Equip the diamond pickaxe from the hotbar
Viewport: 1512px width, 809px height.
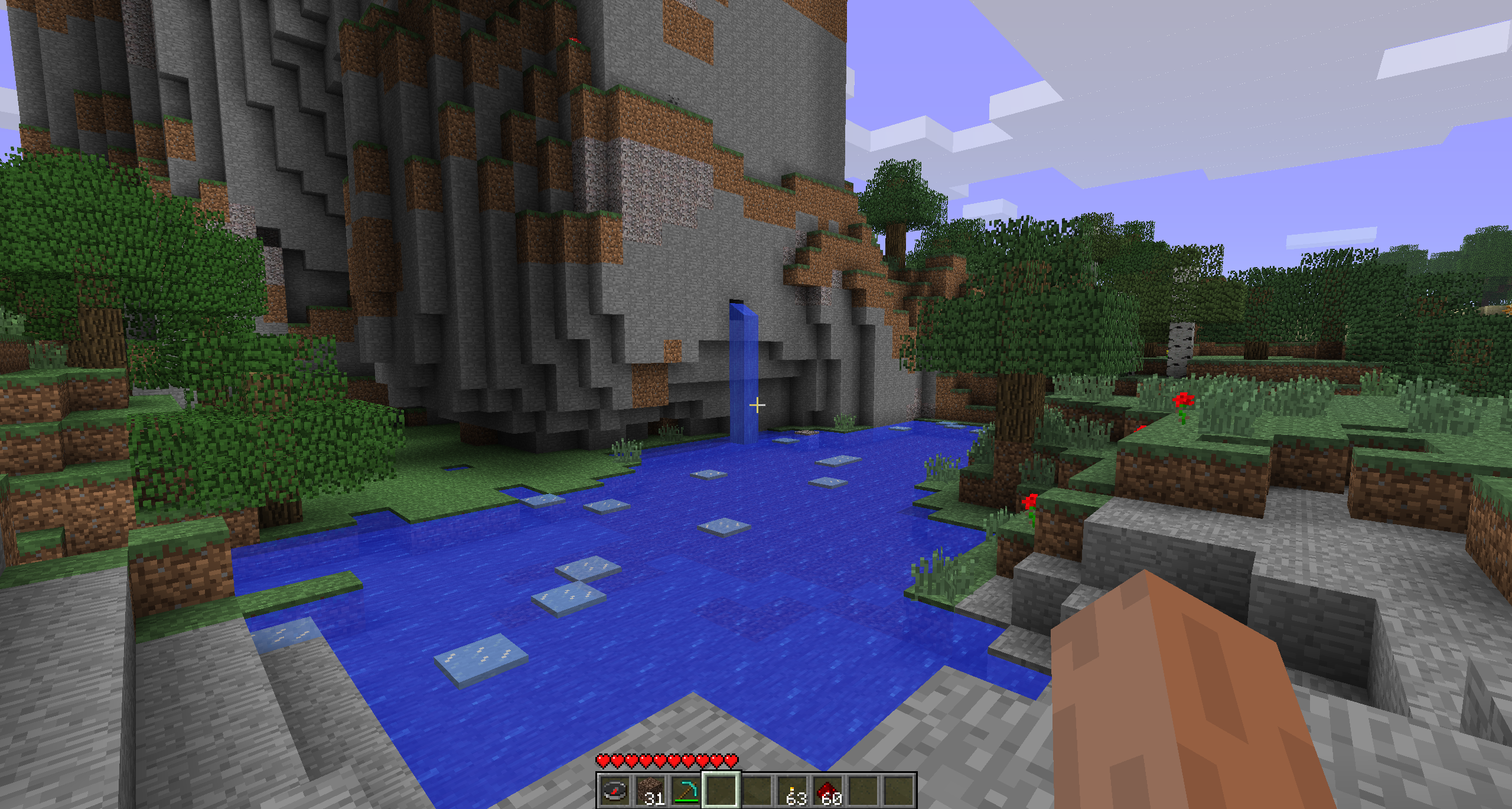point(685,790)
